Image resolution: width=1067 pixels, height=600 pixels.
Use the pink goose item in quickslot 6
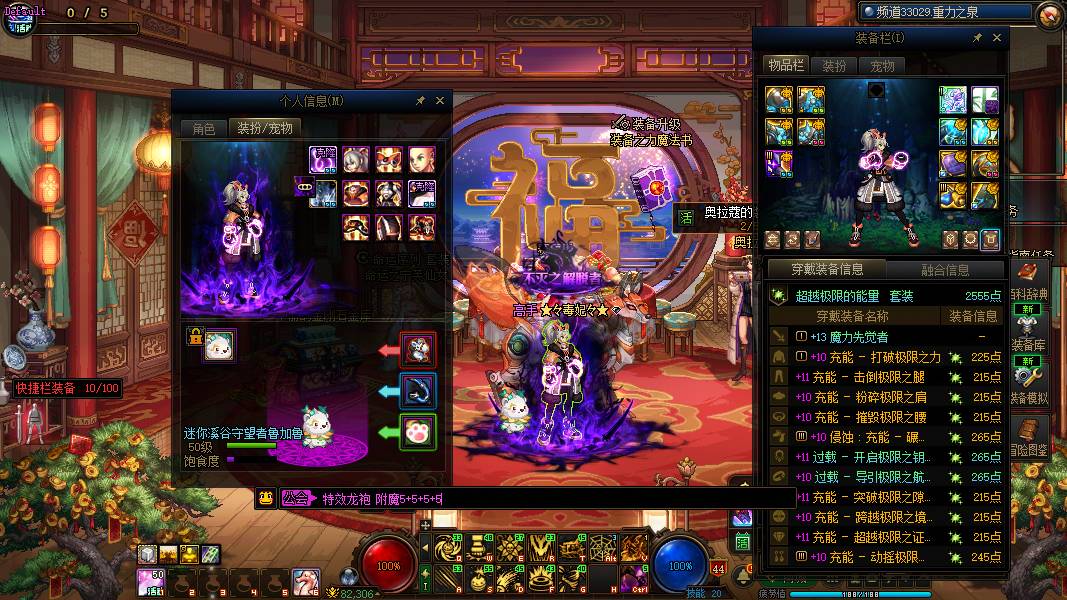tap(306, 581)
